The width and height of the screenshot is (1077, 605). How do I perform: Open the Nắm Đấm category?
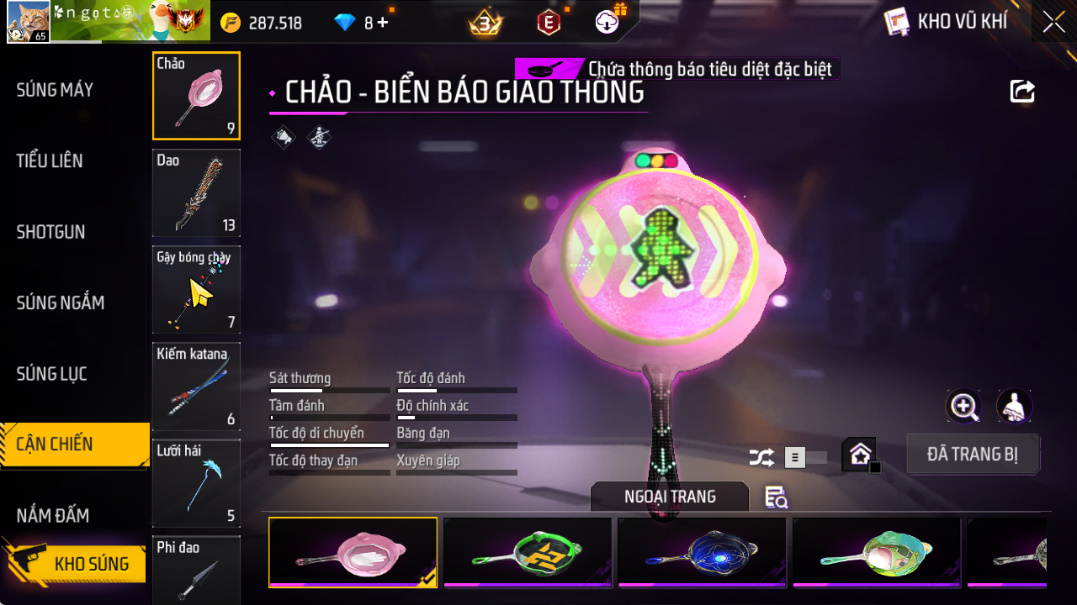pos(53,516)
